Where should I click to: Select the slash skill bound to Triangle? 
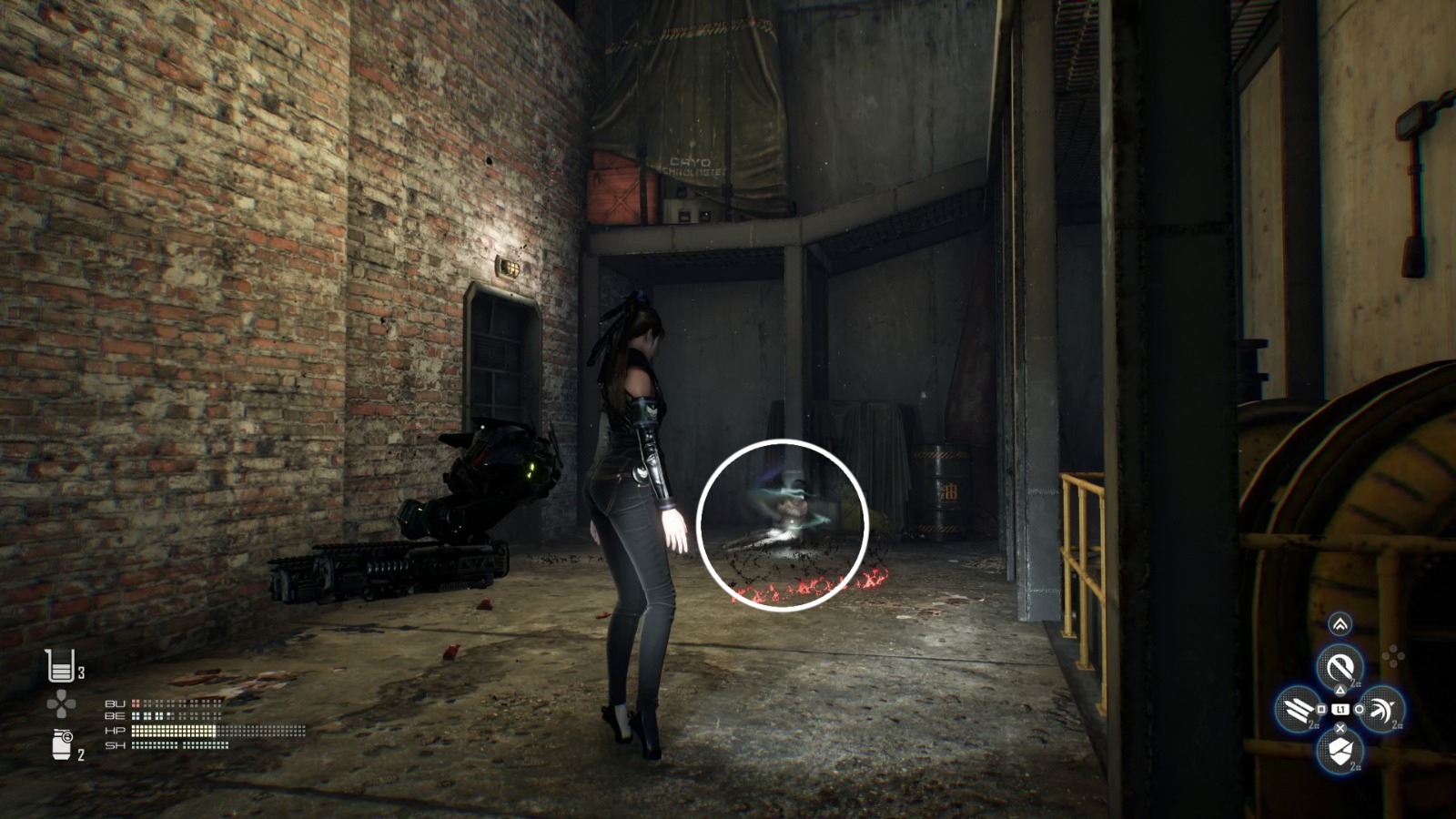coord(1340,666)
